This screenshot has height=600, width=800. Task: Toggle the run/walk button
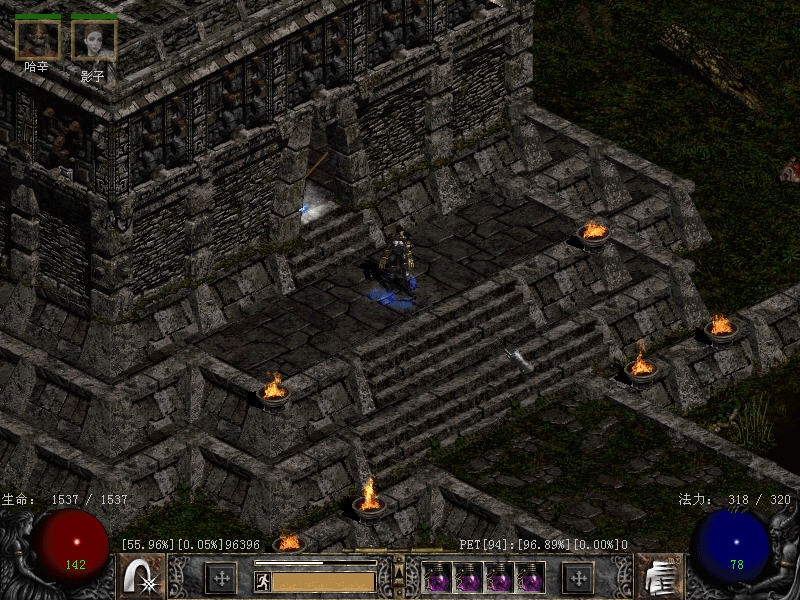click(261, 580)
